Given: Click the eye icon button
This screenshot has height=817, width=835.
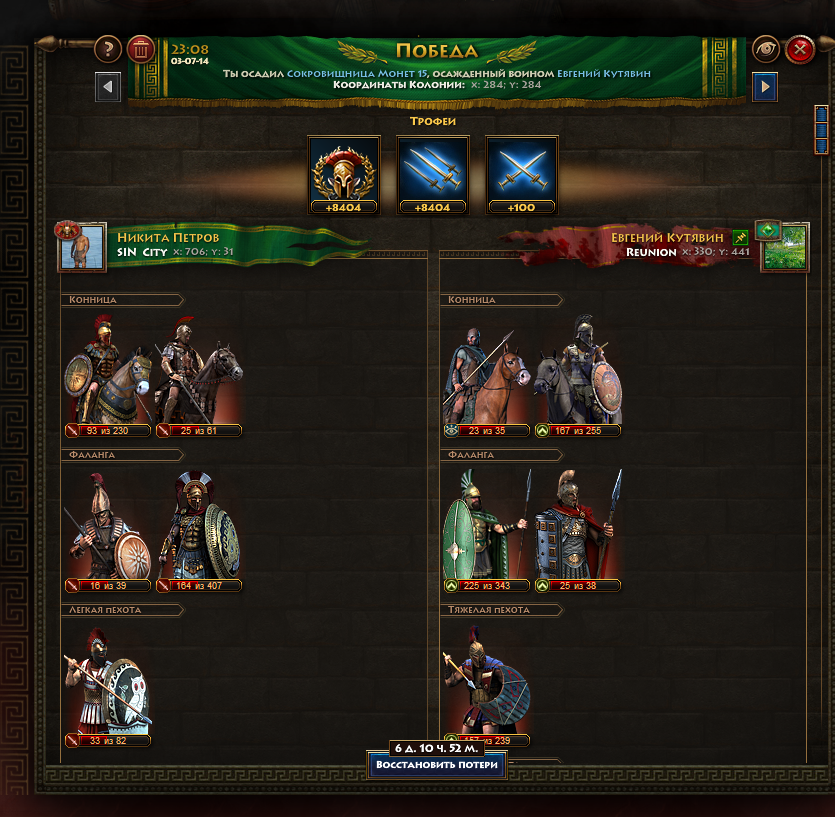Looking at the screenshot, I should point(766,48).
